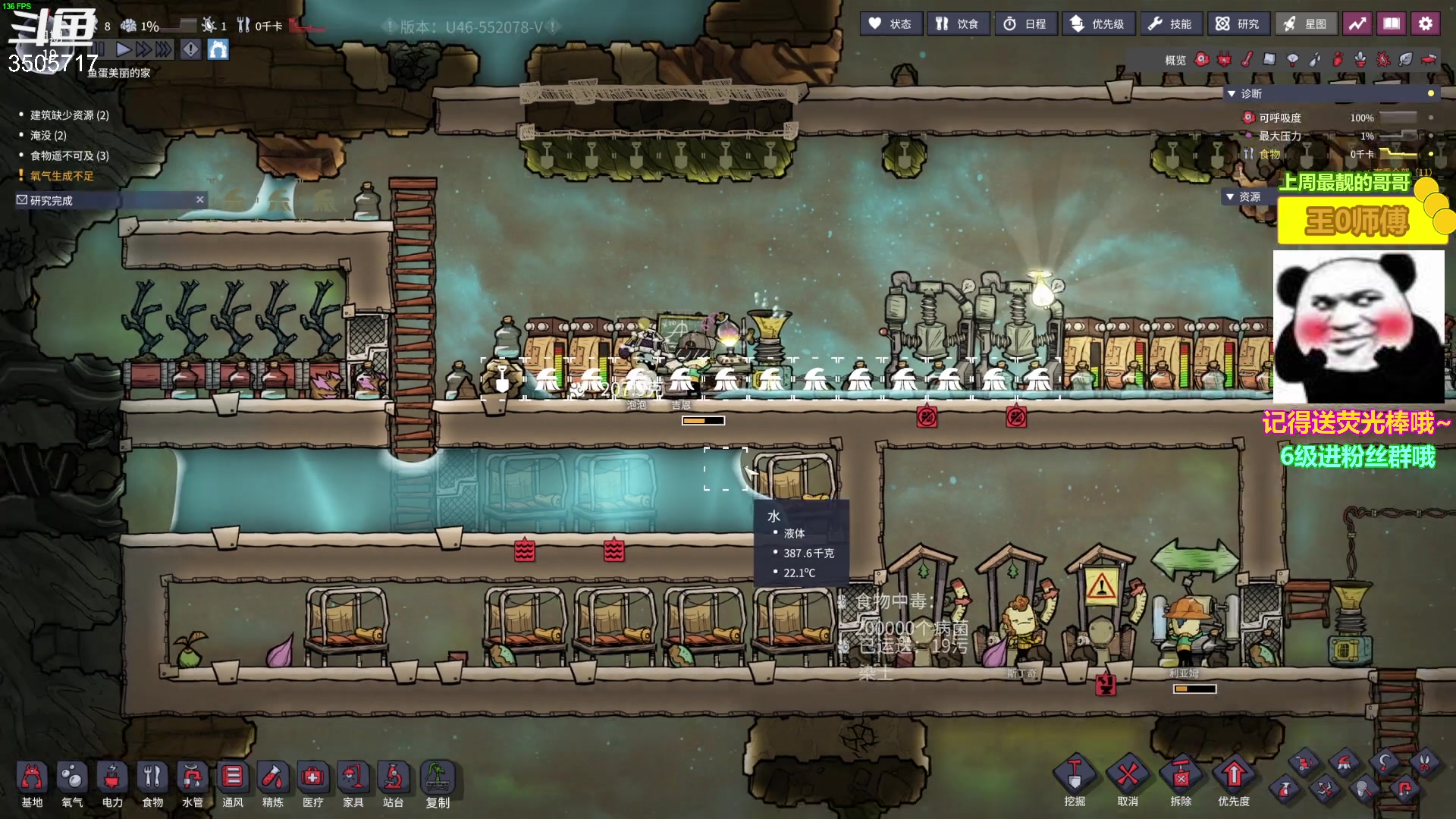Select the 氧气 oxygen build category
The image size is (1456, 819).
[x=72, y=785]
